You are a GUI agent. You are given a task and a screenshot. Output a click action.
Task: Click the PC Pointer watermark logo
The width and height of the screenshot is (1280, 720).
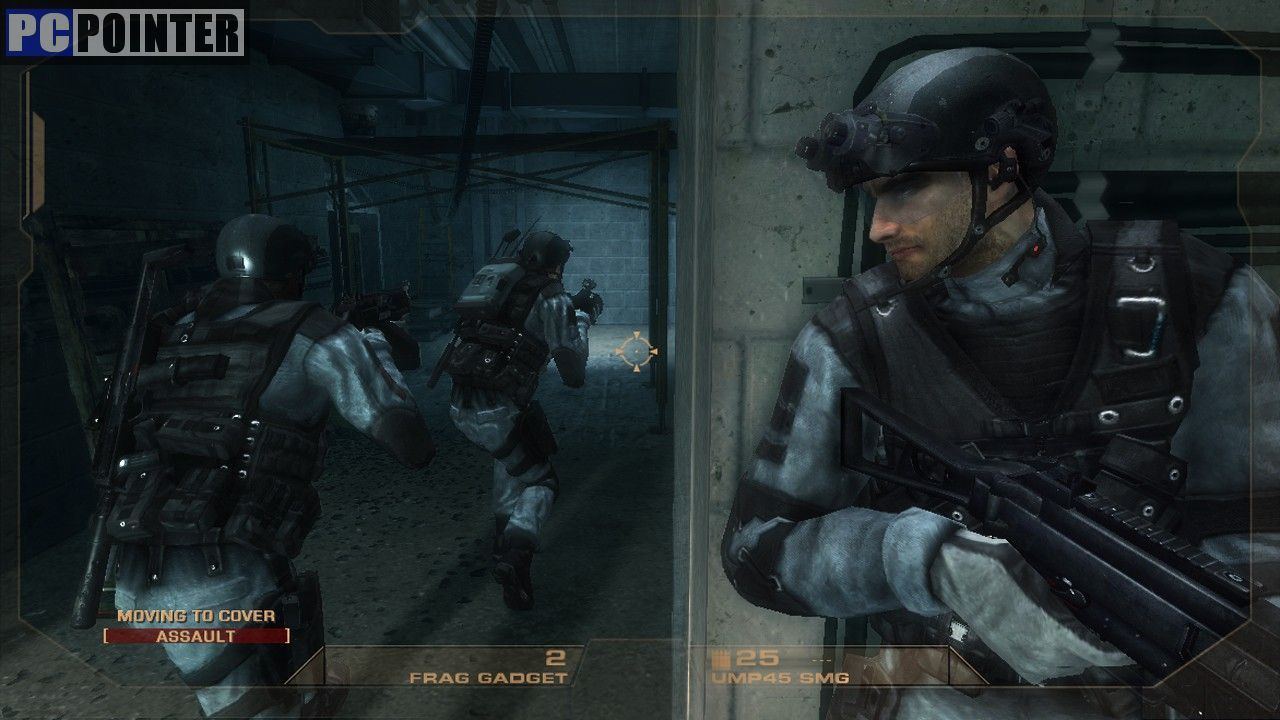[126, 33]
